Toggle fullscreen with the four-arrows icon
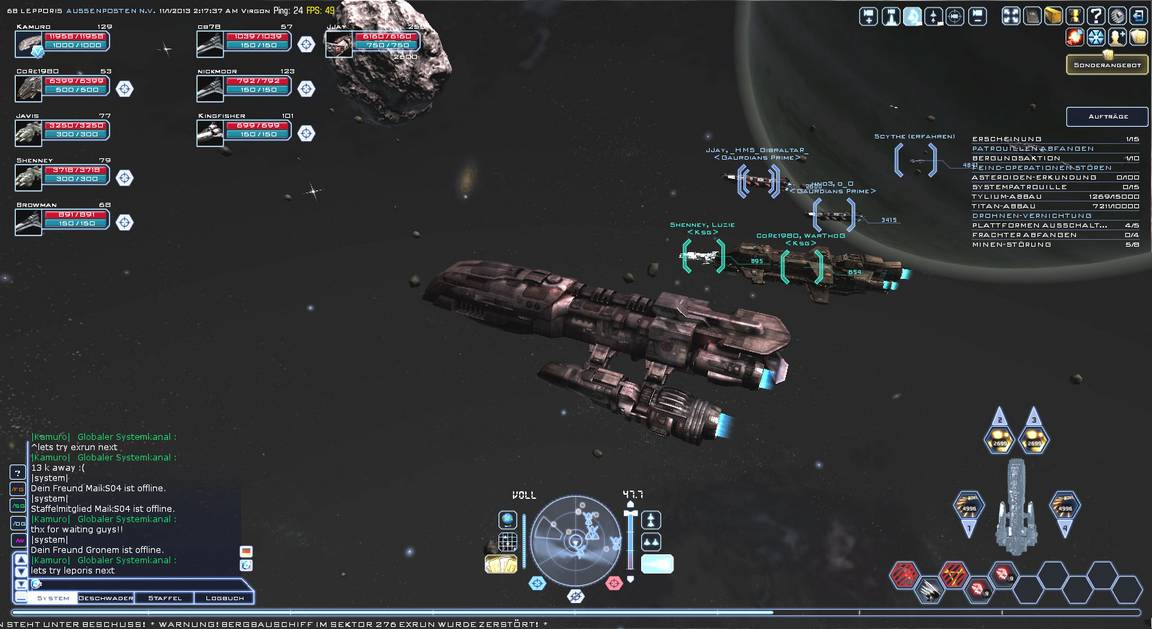Viewport: 1152px width, 629px height. (x=1010, y=16)
